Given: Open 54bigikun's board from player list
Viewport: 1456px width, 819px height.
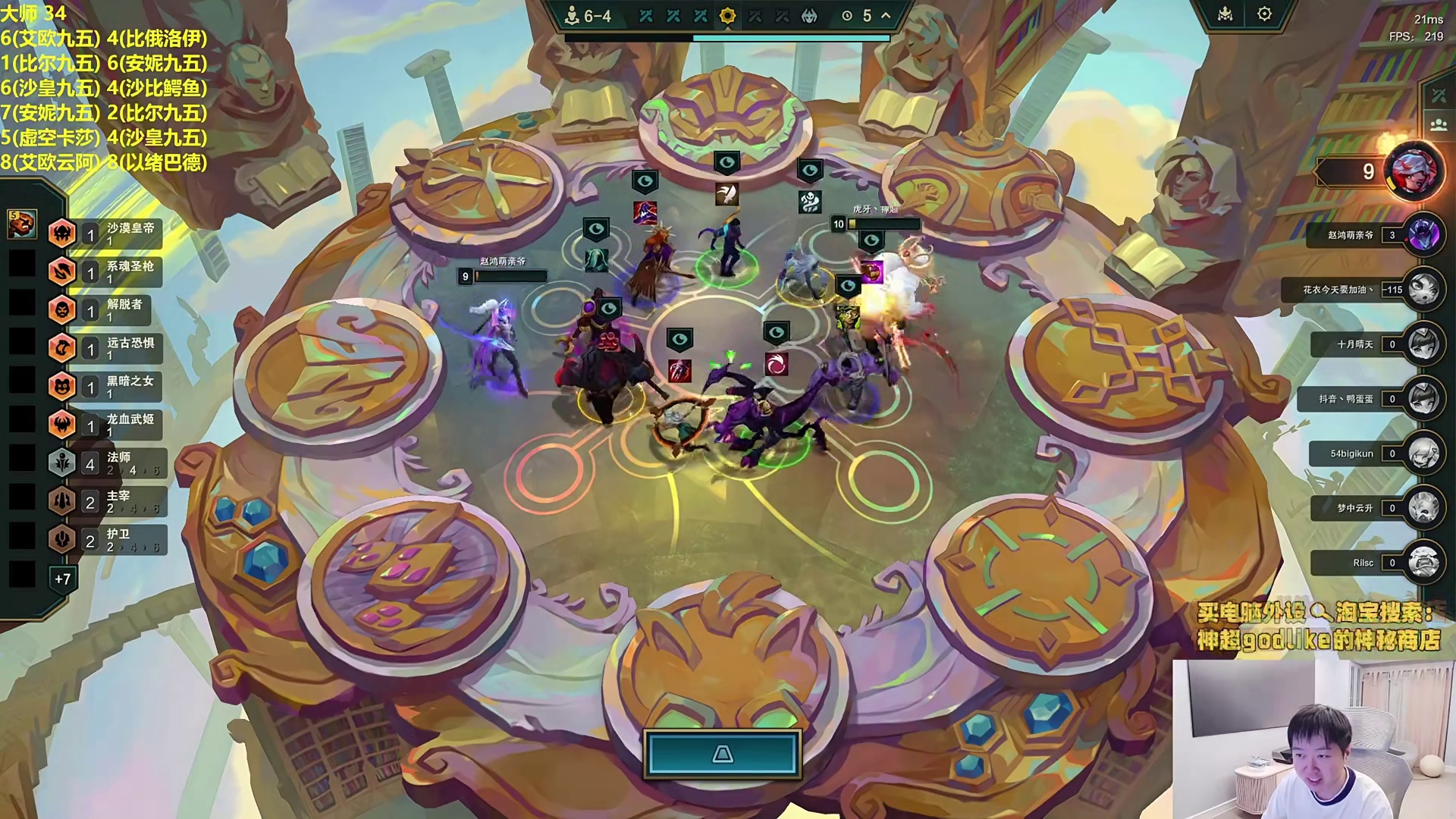Looking at the screenshot, I should pyautogui.click(x=1423, y=453).
